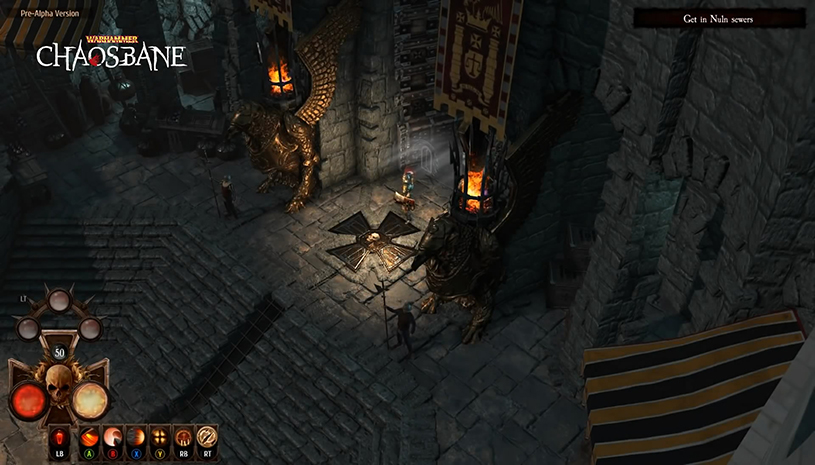Screen dimensions: 815x465
Task: Activate the four glowing dots skill
Action: tap(159, 437)
